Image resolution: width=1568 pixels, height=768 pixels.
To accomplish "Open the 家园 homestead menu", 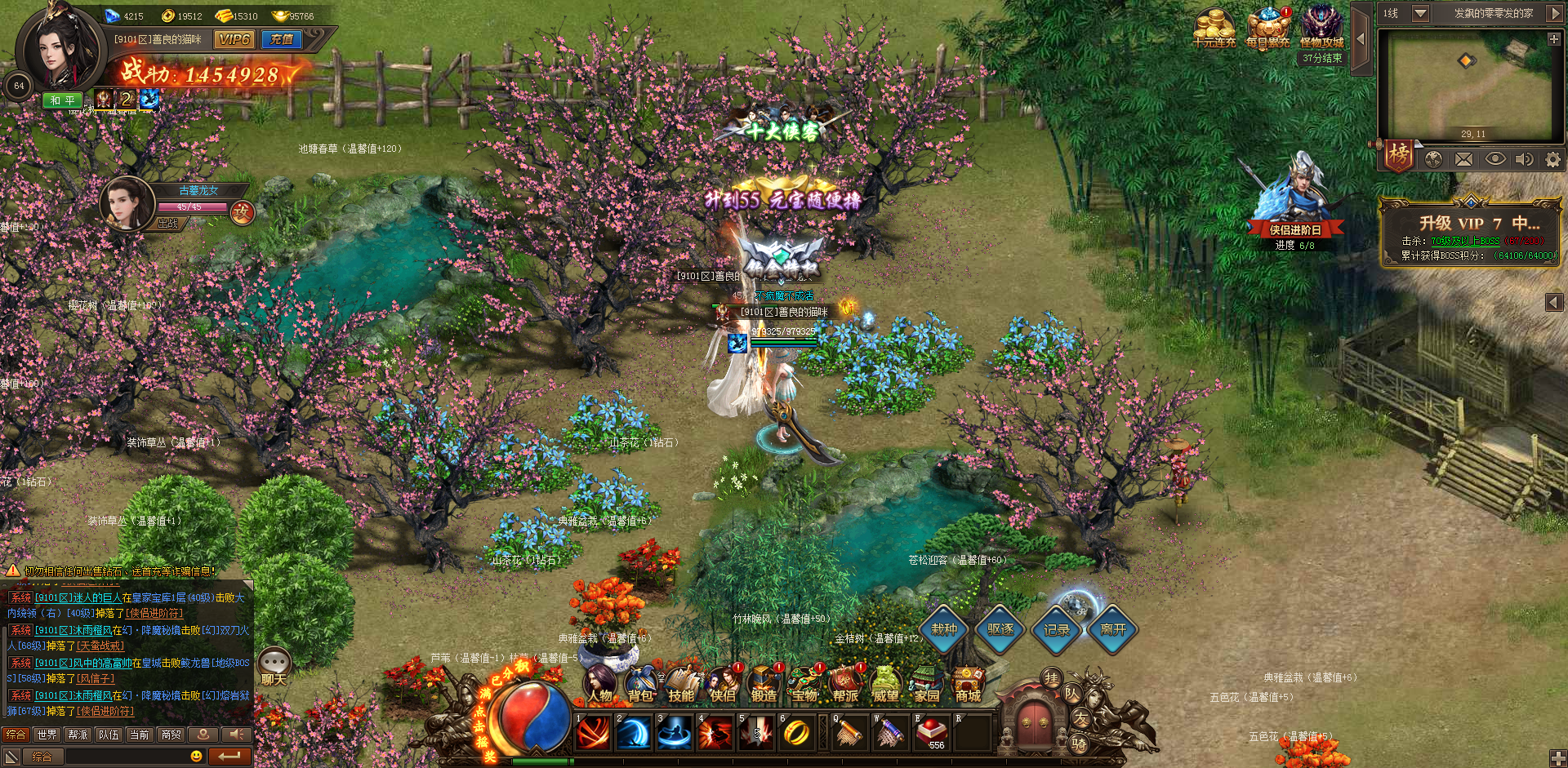I will 927,686.
